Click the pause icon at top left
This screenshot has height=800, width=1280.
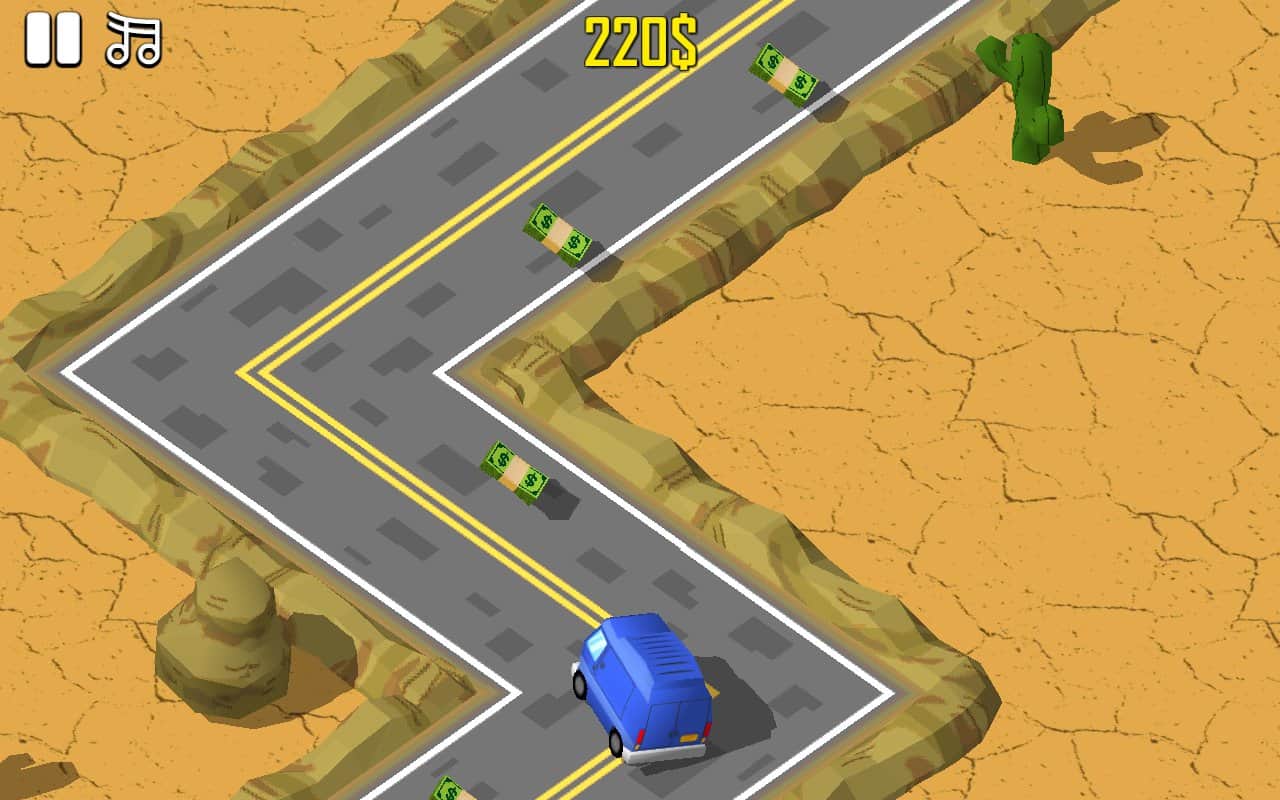click(55, 38)
